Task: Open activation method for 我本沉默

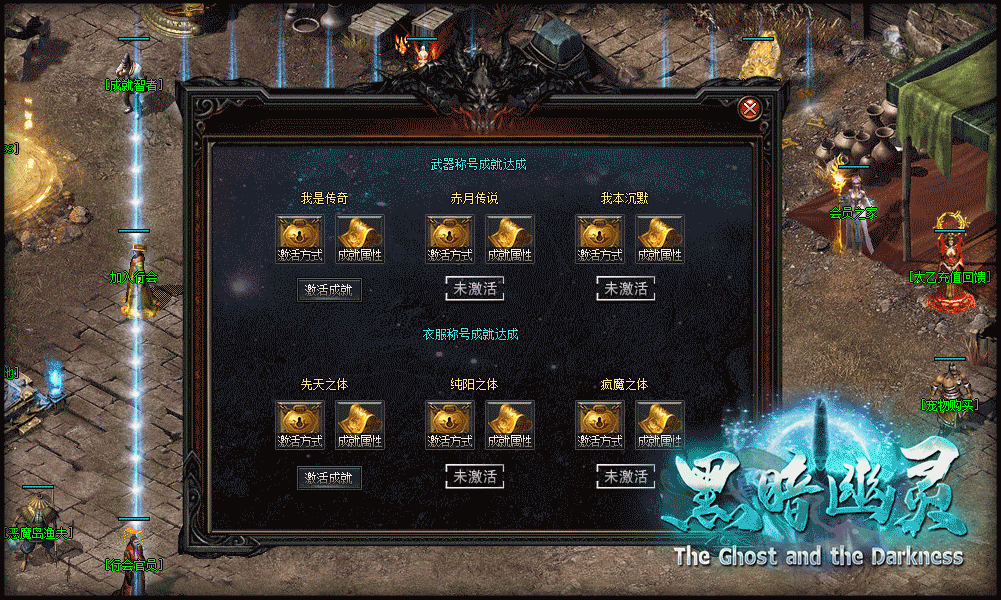Action: click(x=600, y=239)
